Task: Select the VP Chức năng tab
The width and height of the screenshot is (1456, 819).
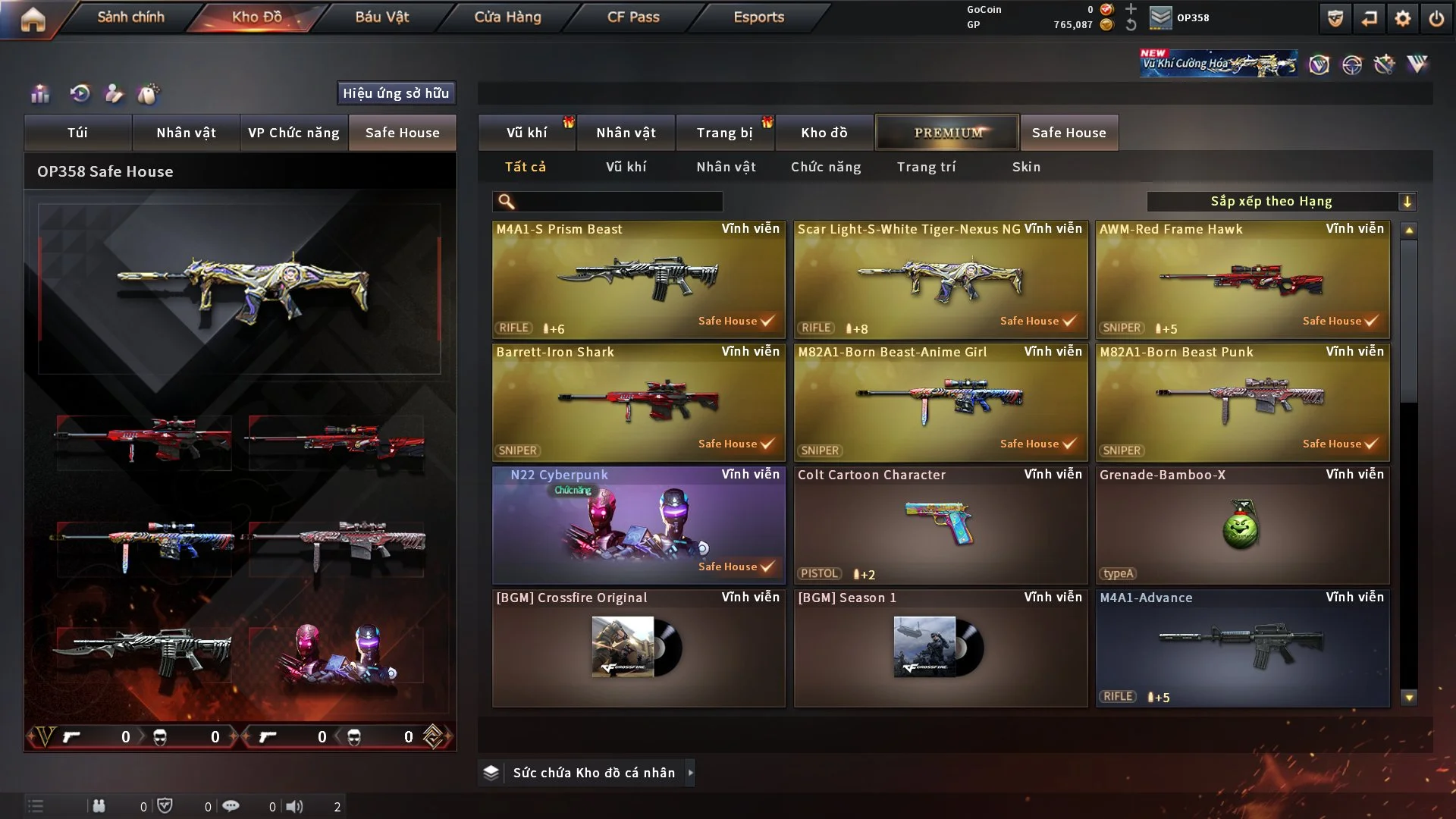Action: pos(293,133)
